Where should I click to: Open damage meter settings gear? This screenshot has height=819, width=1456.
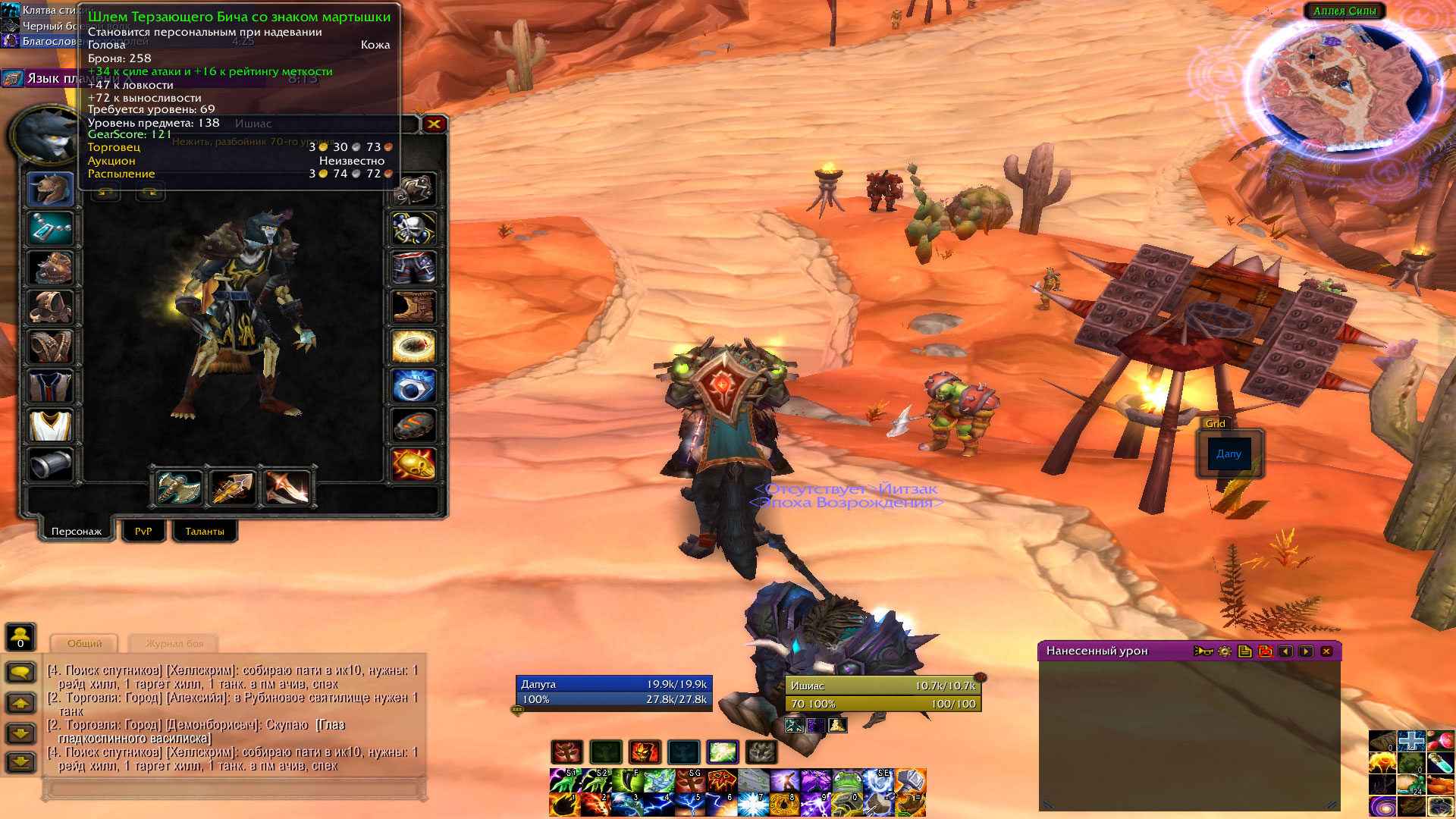(1224, 651)
